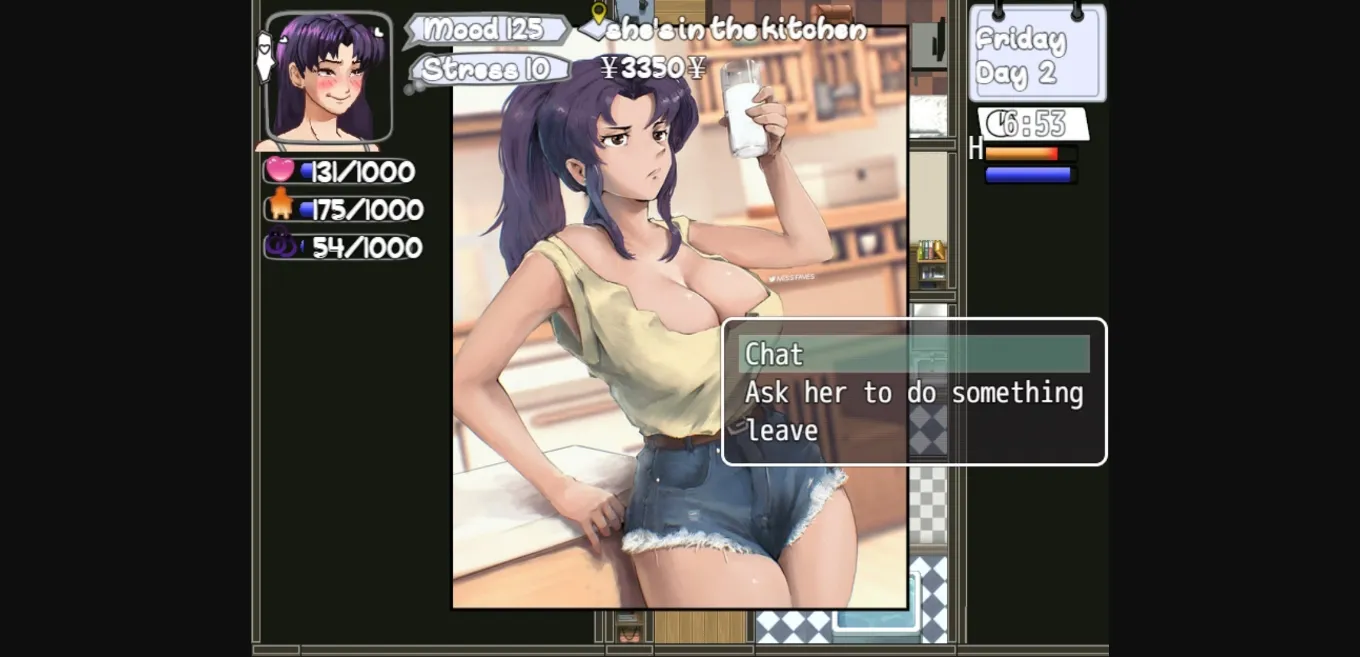Select "Ask her to do something"
The width and height of the screenshot is (1360, 657).
(913, 393)
